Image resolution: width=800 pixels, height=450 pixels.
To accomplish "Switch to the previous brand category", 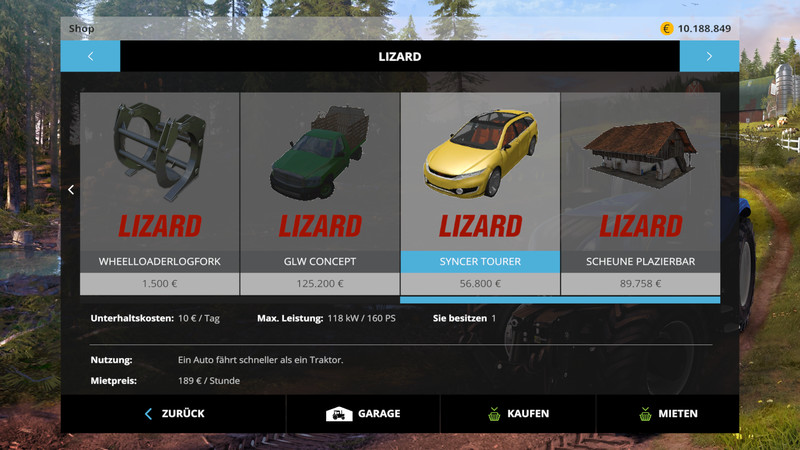I will coord(90,56).
